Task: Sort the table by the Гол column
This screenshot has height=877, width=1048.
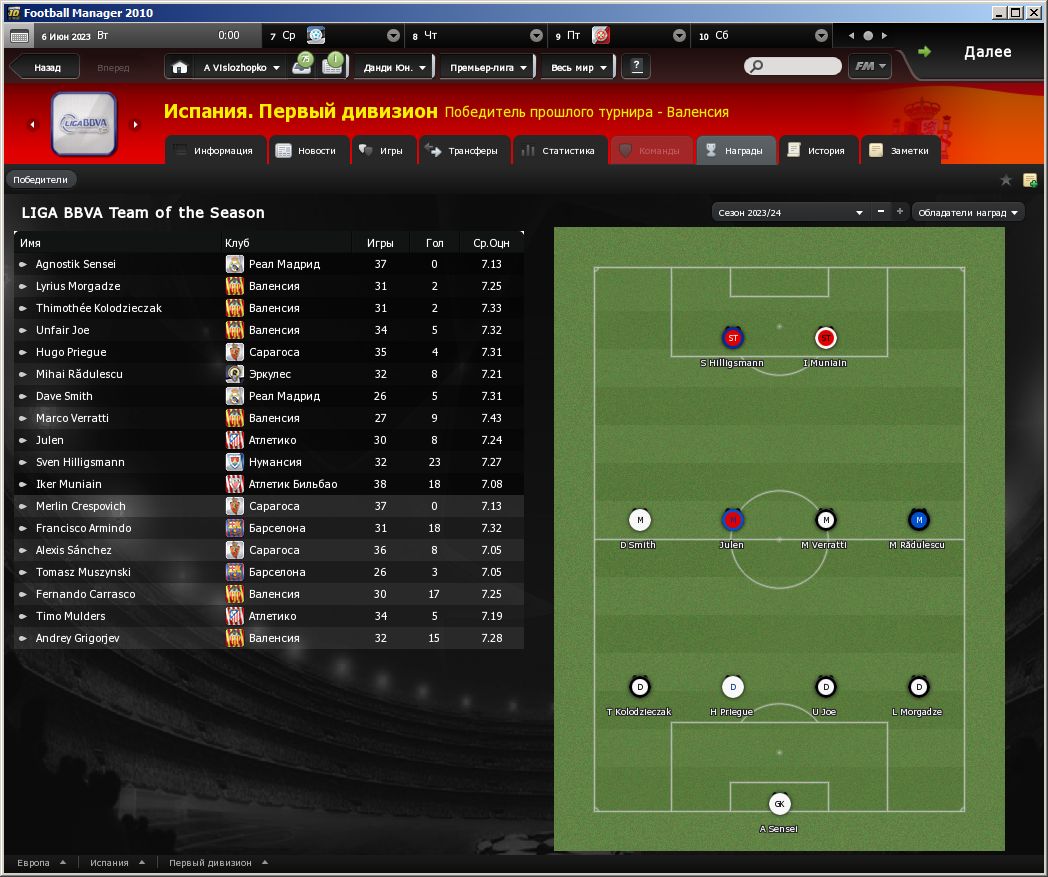Action: pos(434,243)
